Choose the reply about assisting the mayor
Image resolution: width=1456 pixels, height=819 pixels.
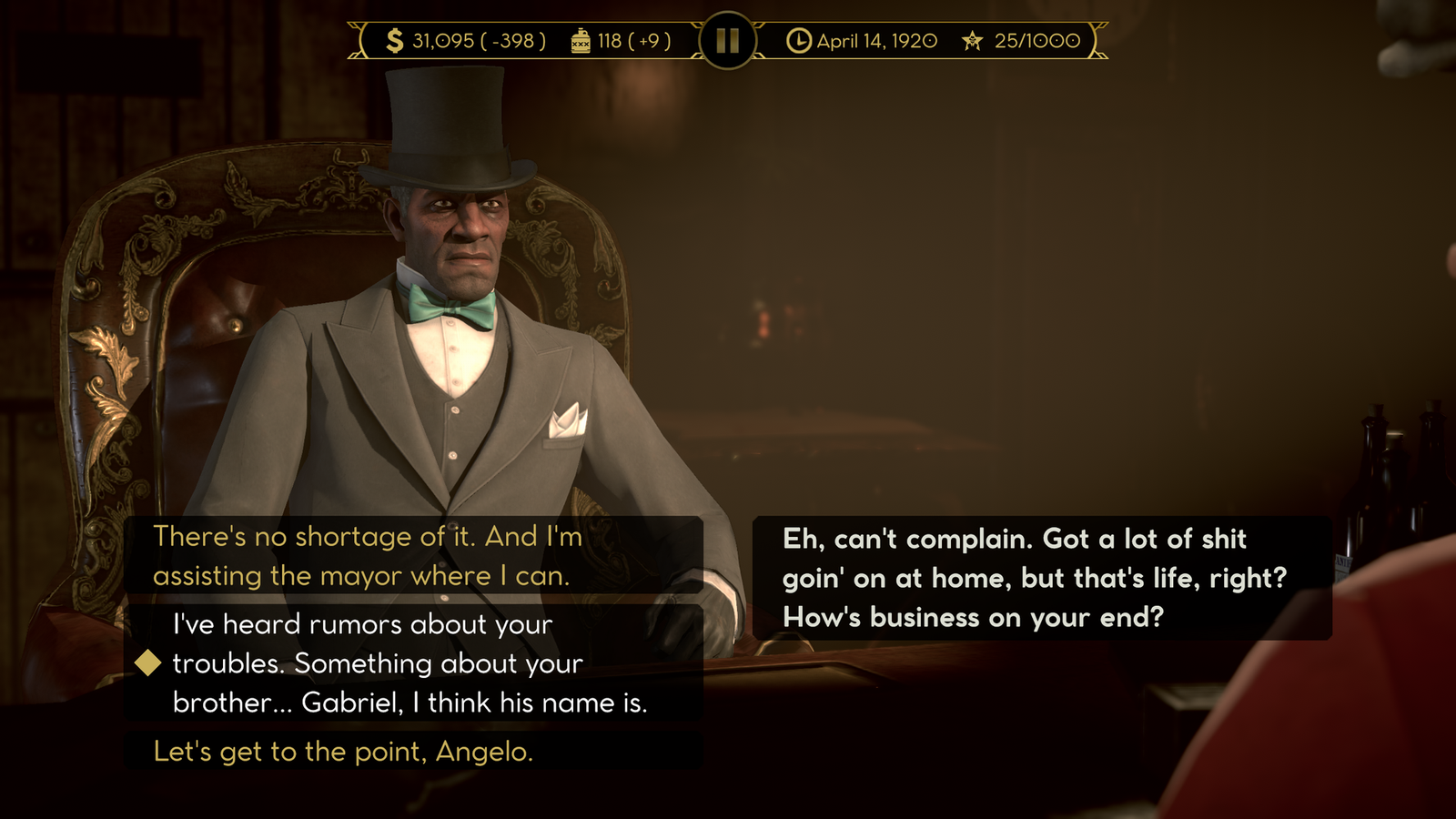tap(367, 556)
